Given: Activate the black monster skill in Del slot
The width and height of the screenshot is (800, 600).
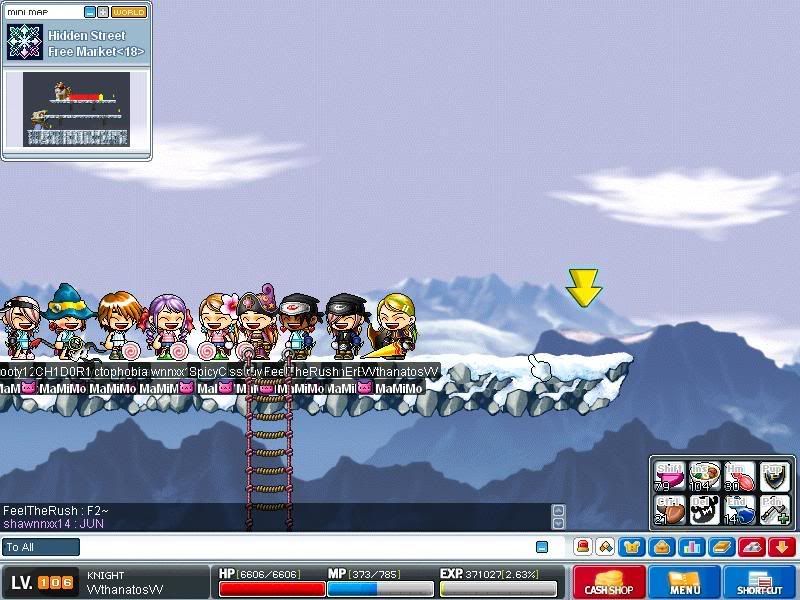Looking at the screenshot, I should [703, 509].
